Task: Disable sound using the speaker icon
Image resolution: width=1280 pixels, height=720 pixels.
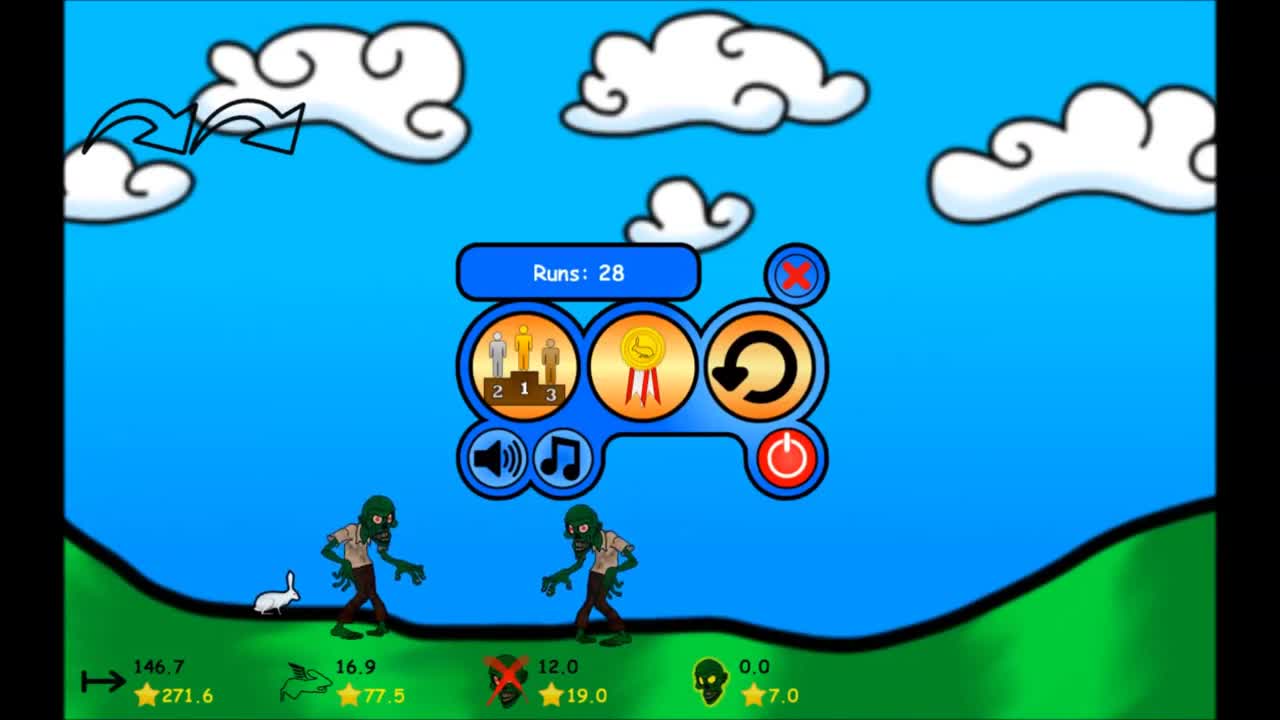Action: 498,460
